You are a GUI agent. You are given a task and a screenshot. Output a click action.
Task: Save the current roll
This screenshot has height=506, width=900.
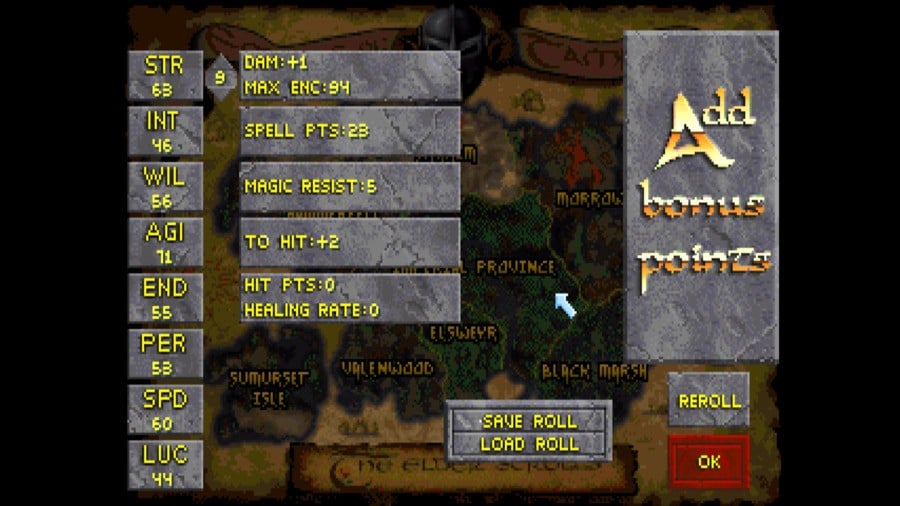(x=529, y=421)
